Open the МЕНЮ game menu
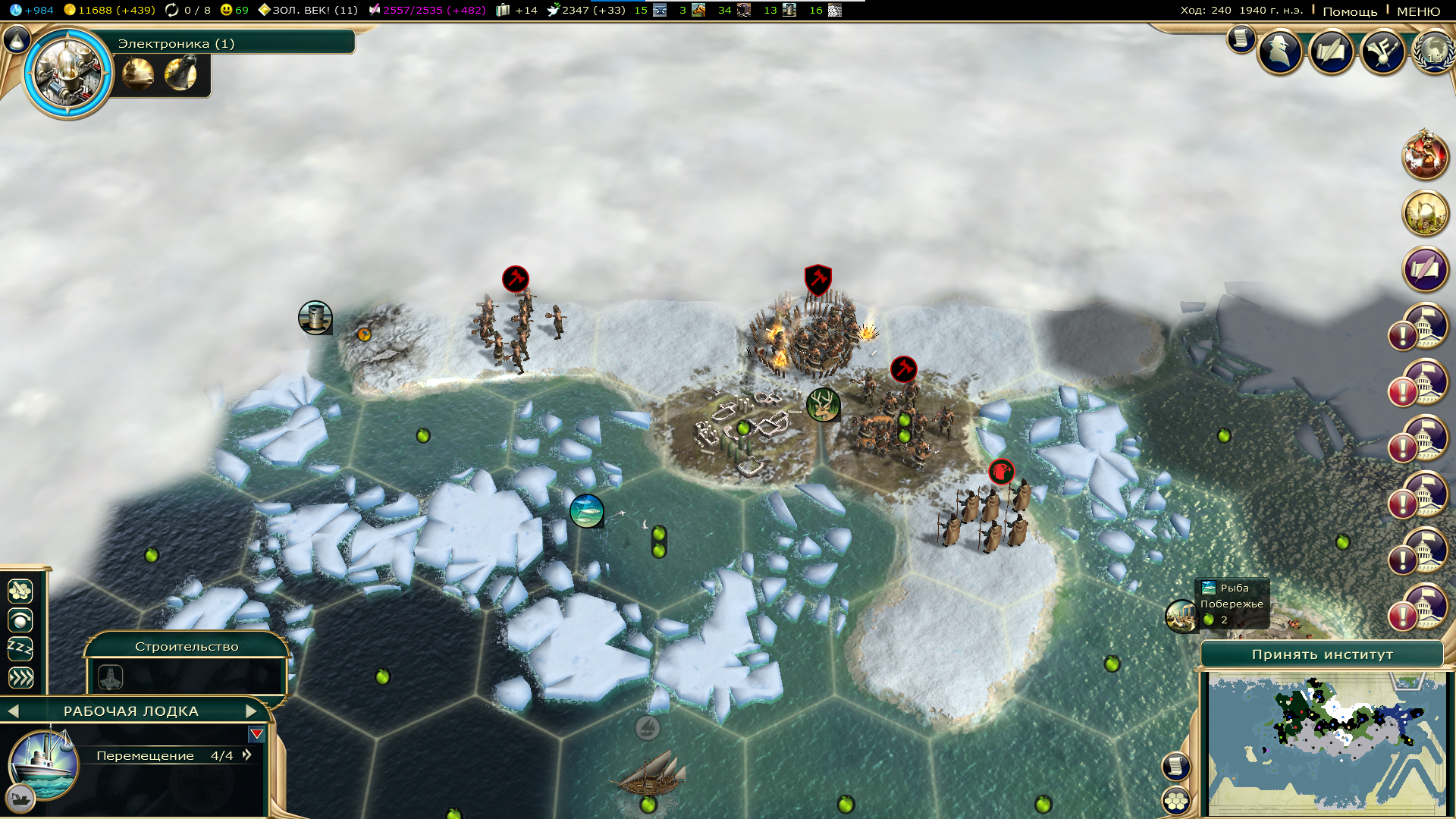 (x=1418, y=11)
